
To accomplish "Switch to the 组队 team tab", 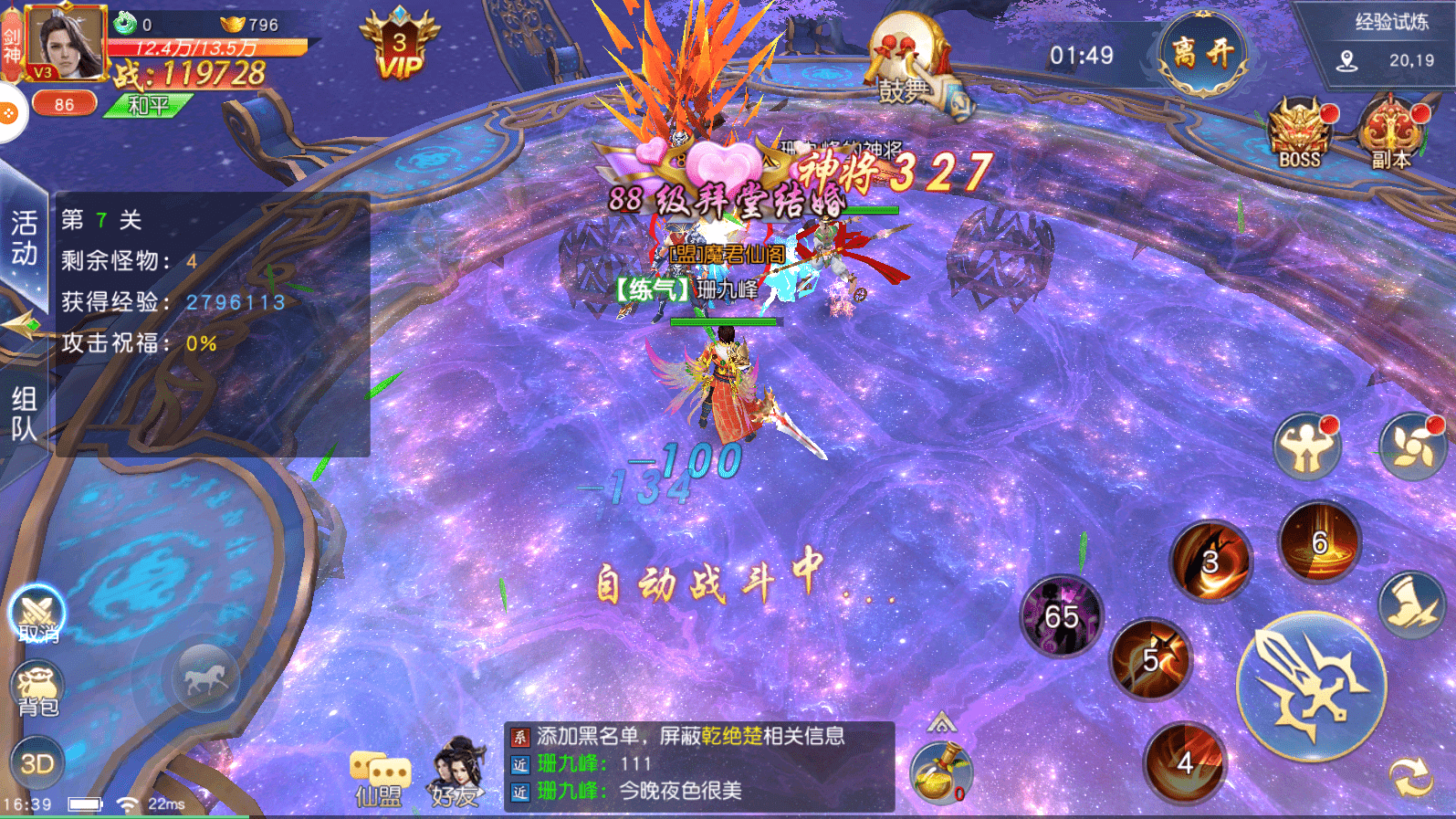I will tap(24, 413).
